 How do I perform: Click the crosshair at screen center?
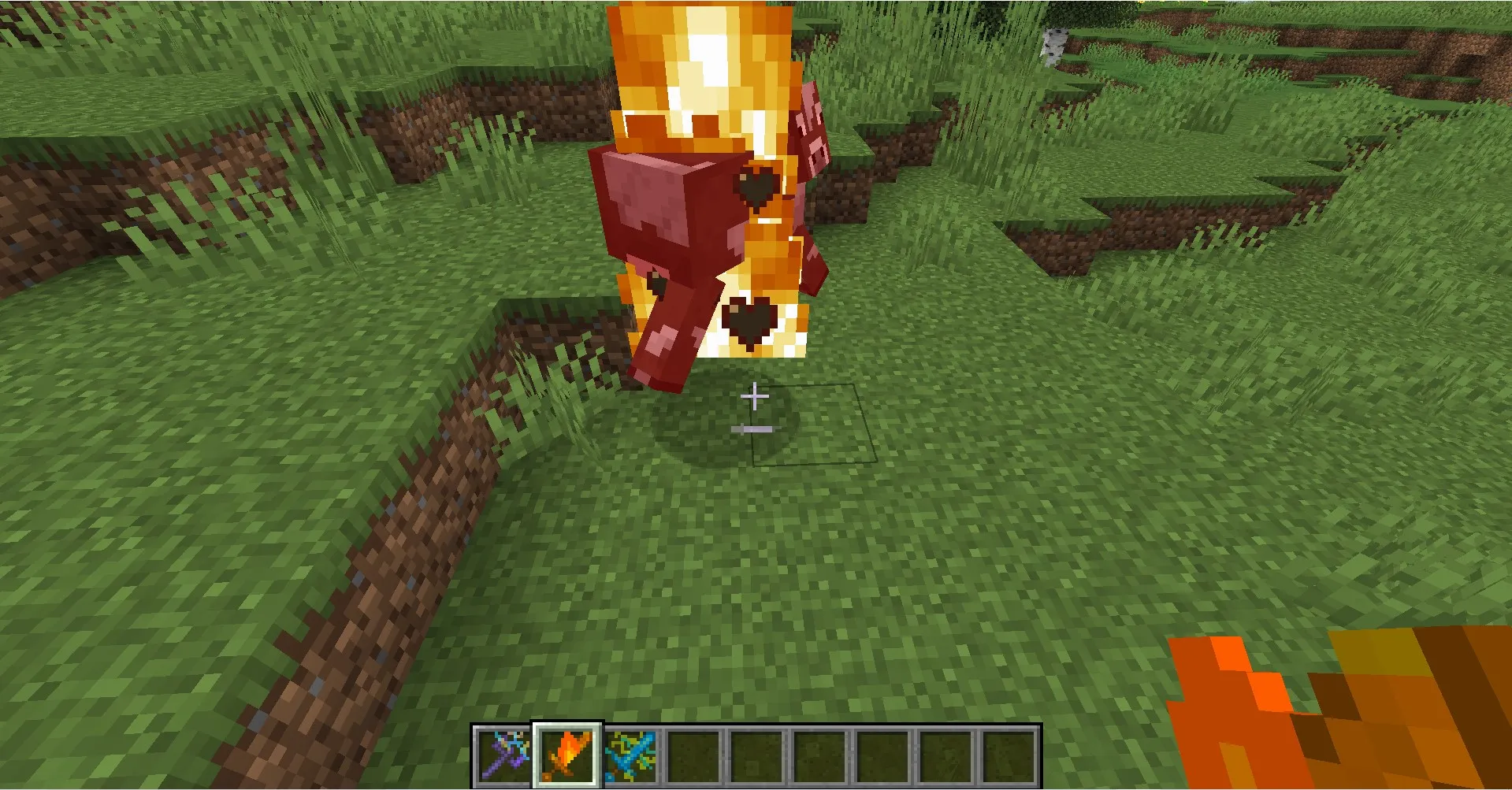755,395
